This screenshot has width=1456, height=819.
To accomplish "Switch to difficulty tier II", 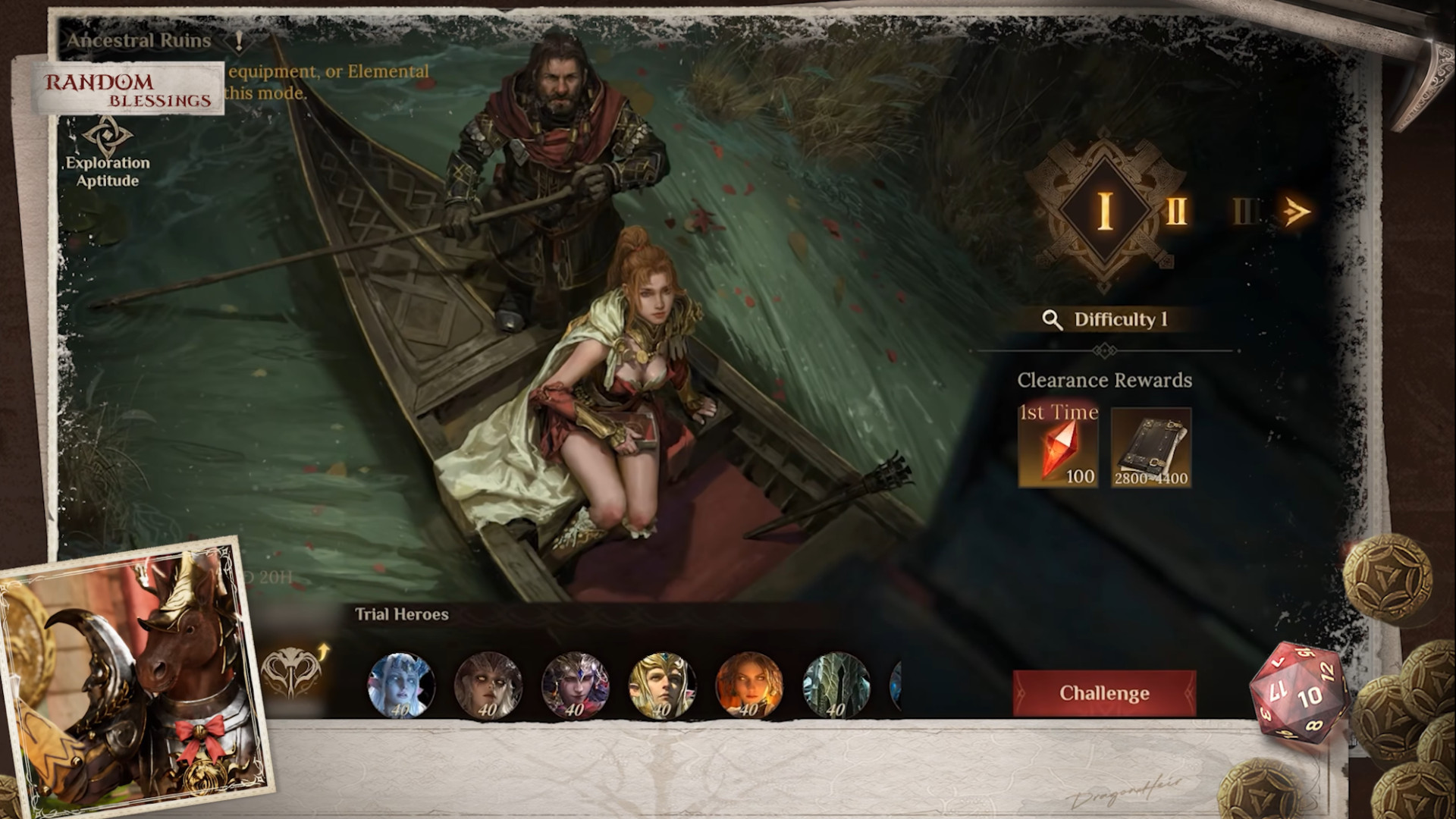I will [1176, 211].
